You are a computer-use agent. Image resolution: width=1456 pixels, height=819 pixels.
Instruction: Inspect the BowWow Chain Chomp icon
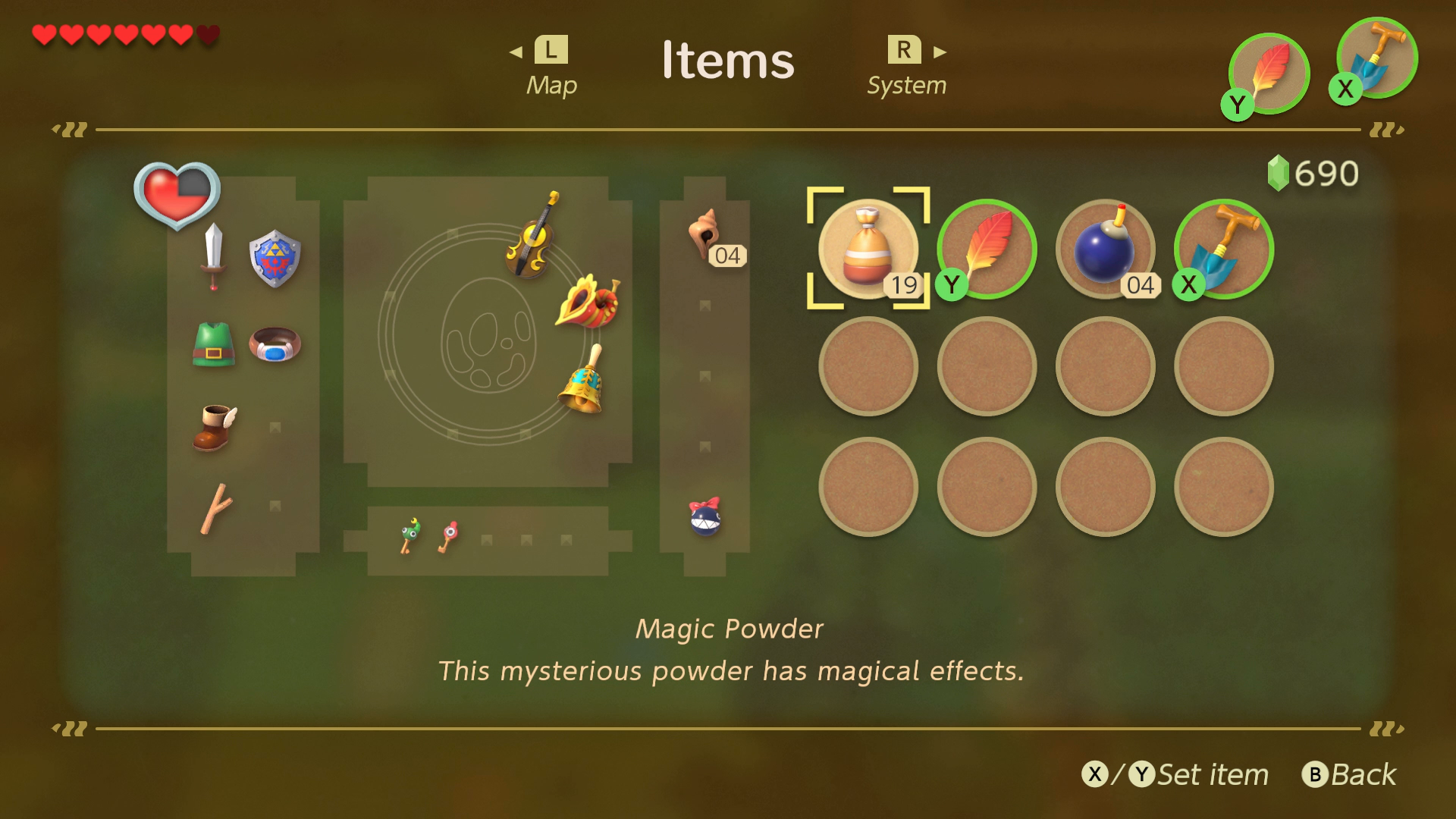tap(704, 517)
